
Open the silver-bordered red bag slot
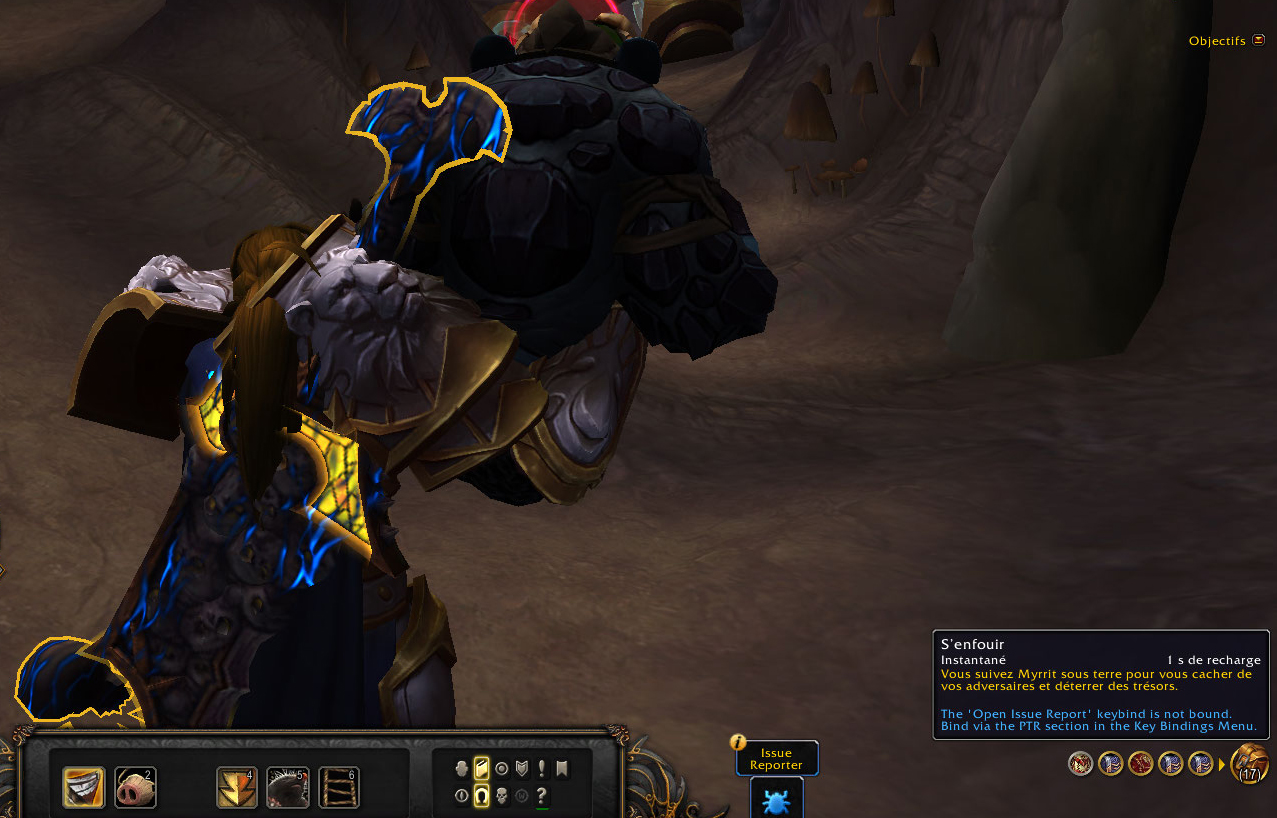click(x=1081, y=764)
